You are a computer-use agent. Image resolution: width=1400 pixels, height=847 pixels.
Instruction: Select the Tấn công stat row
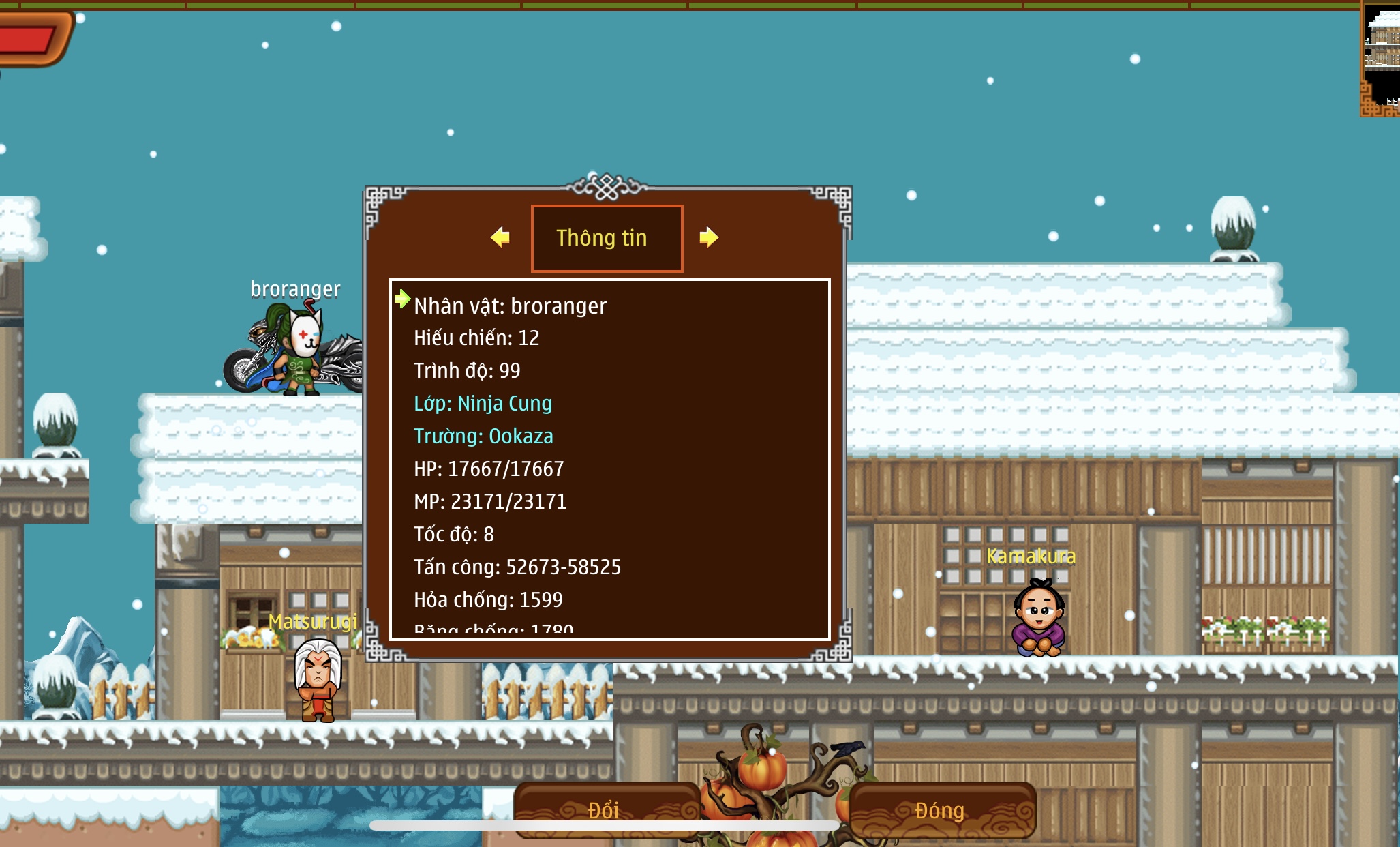pos(517,567)
